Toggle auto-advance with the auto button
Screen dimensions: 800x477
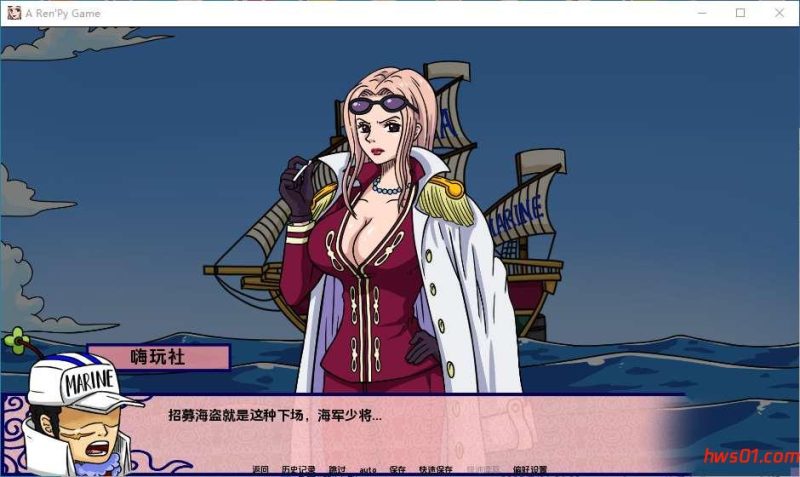368,469
